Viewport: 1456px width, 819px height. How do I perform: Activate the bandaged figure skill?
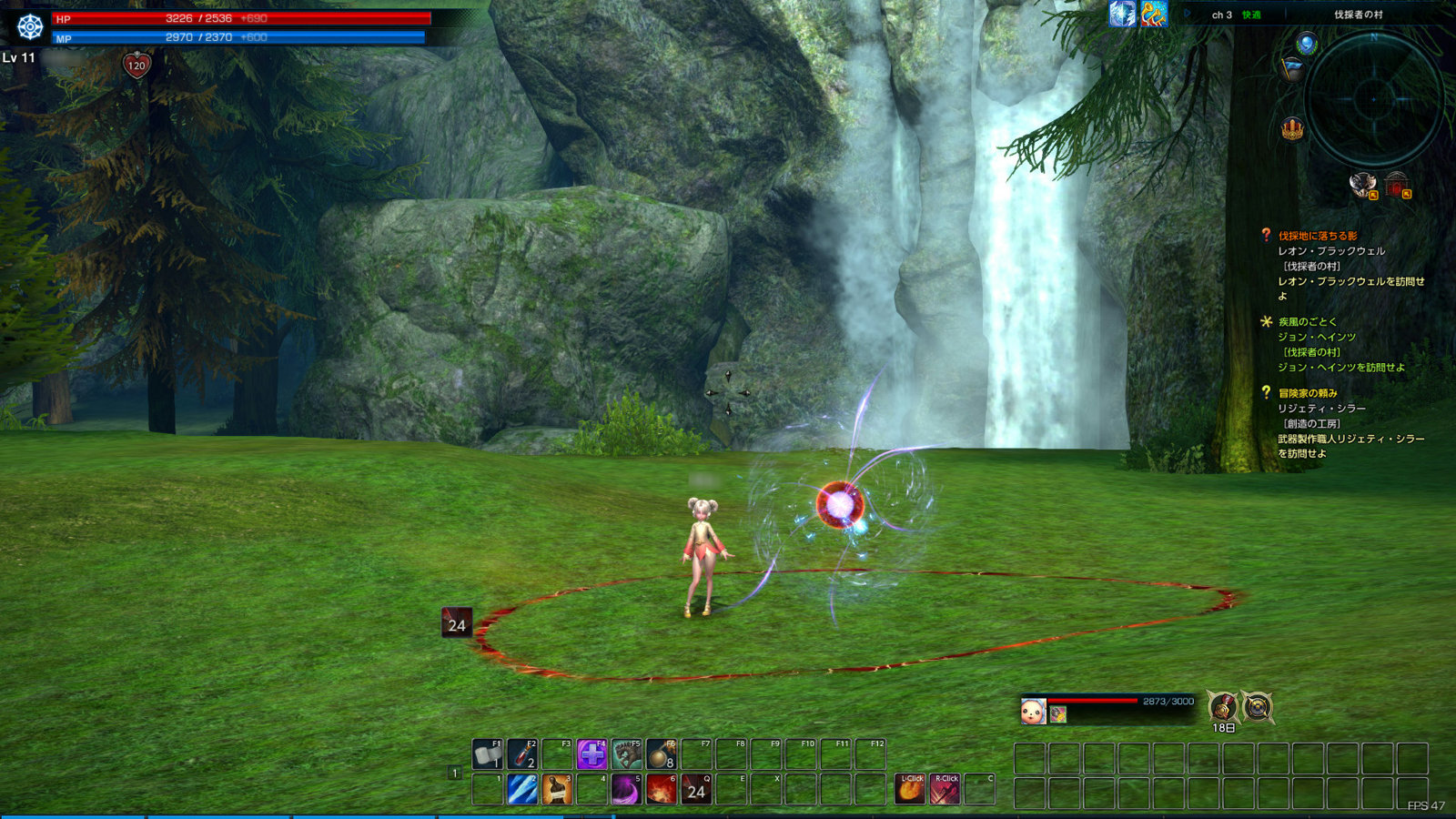pyautogui.click(x=557, y=789)
